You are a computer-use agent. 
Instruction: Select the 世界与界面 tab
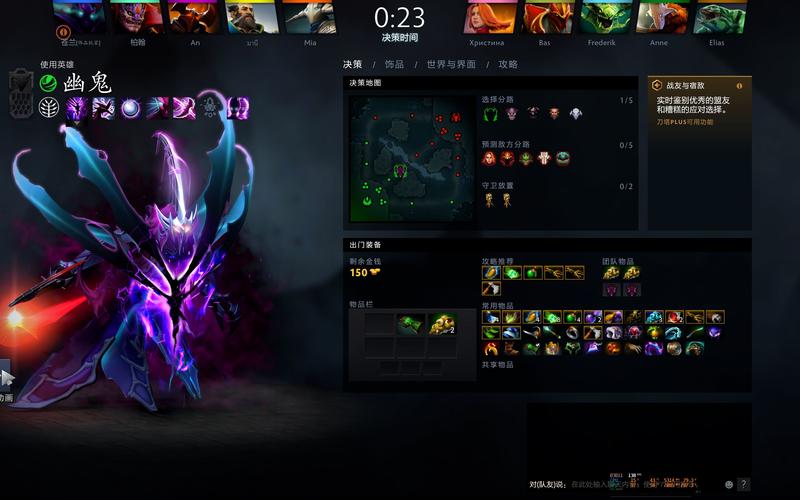451,64
